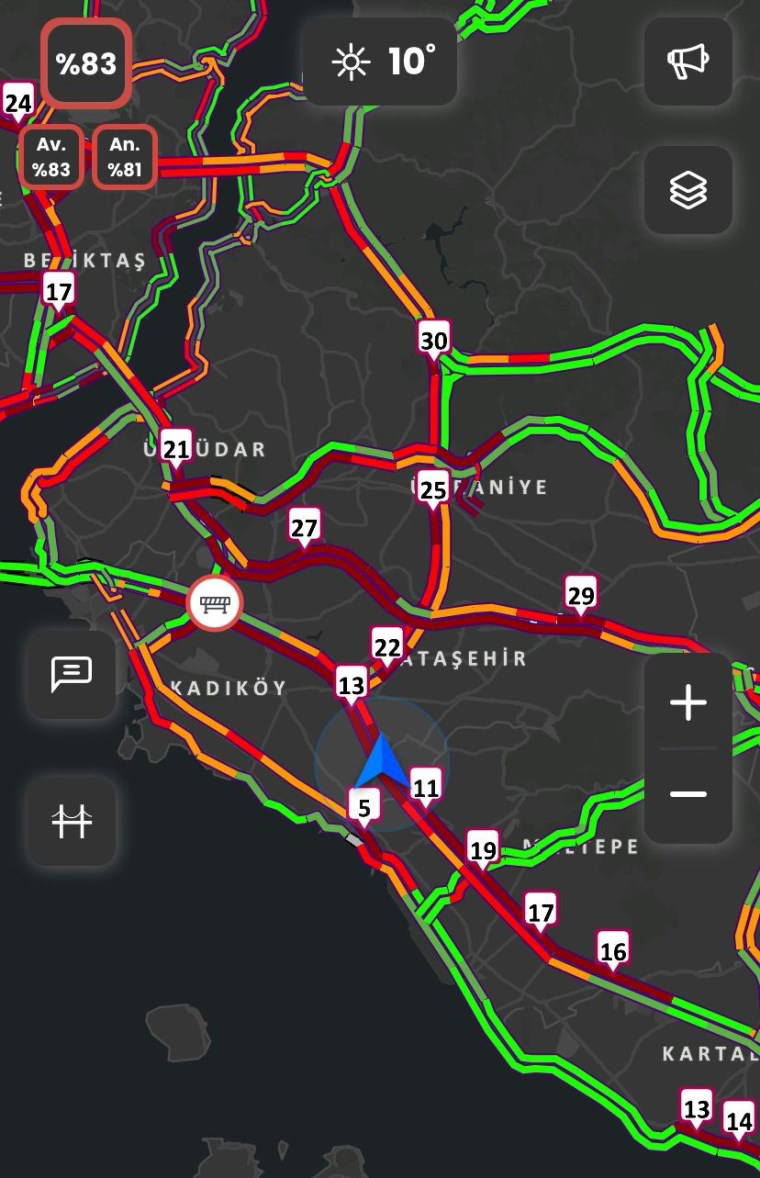This screenshot has width=760, height=1178.
Task: Zoom out with the minus button
Action: click(688, 794)
